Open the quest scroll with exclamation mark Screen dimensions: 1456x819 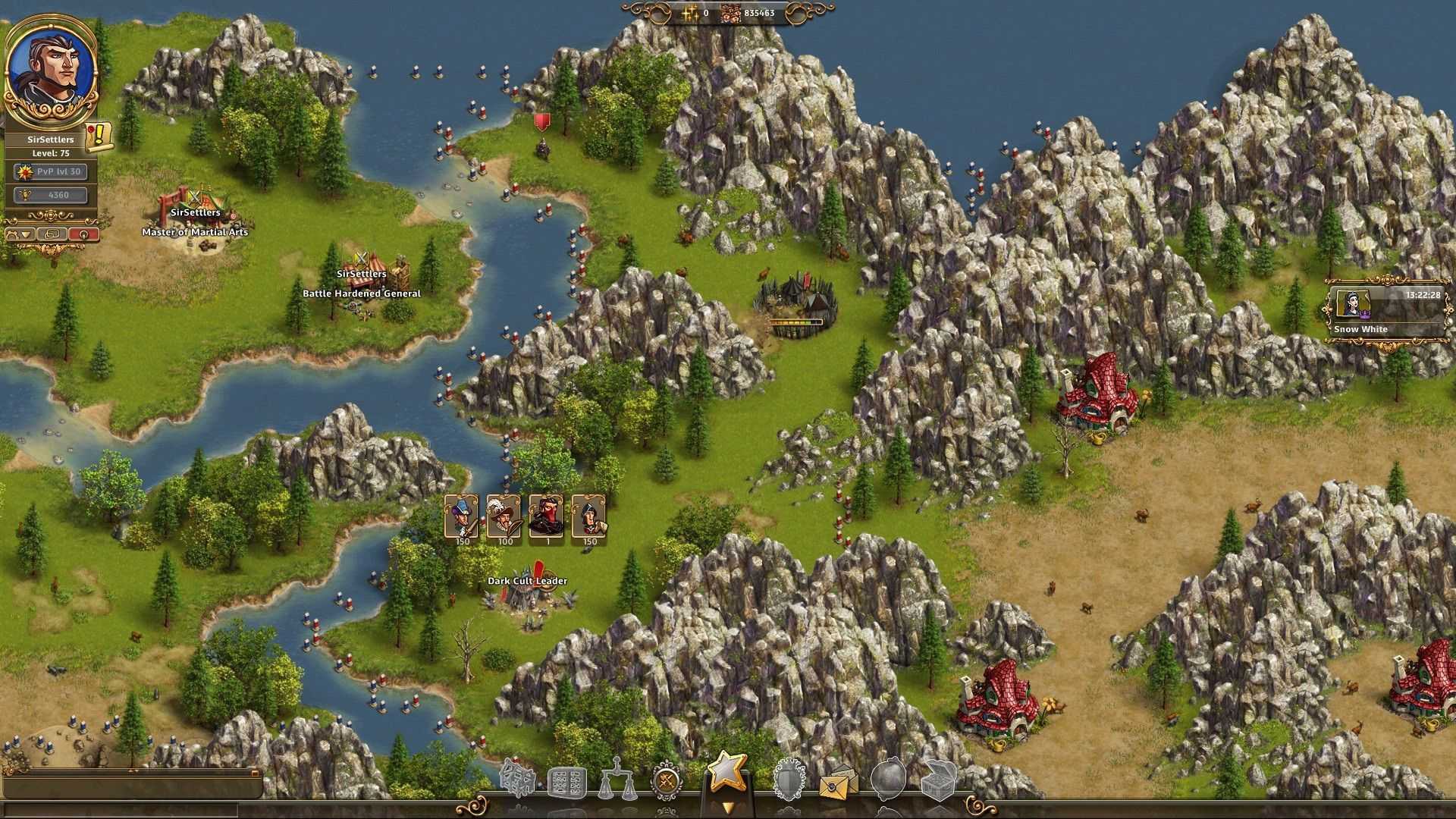click(x=99, y=136)
